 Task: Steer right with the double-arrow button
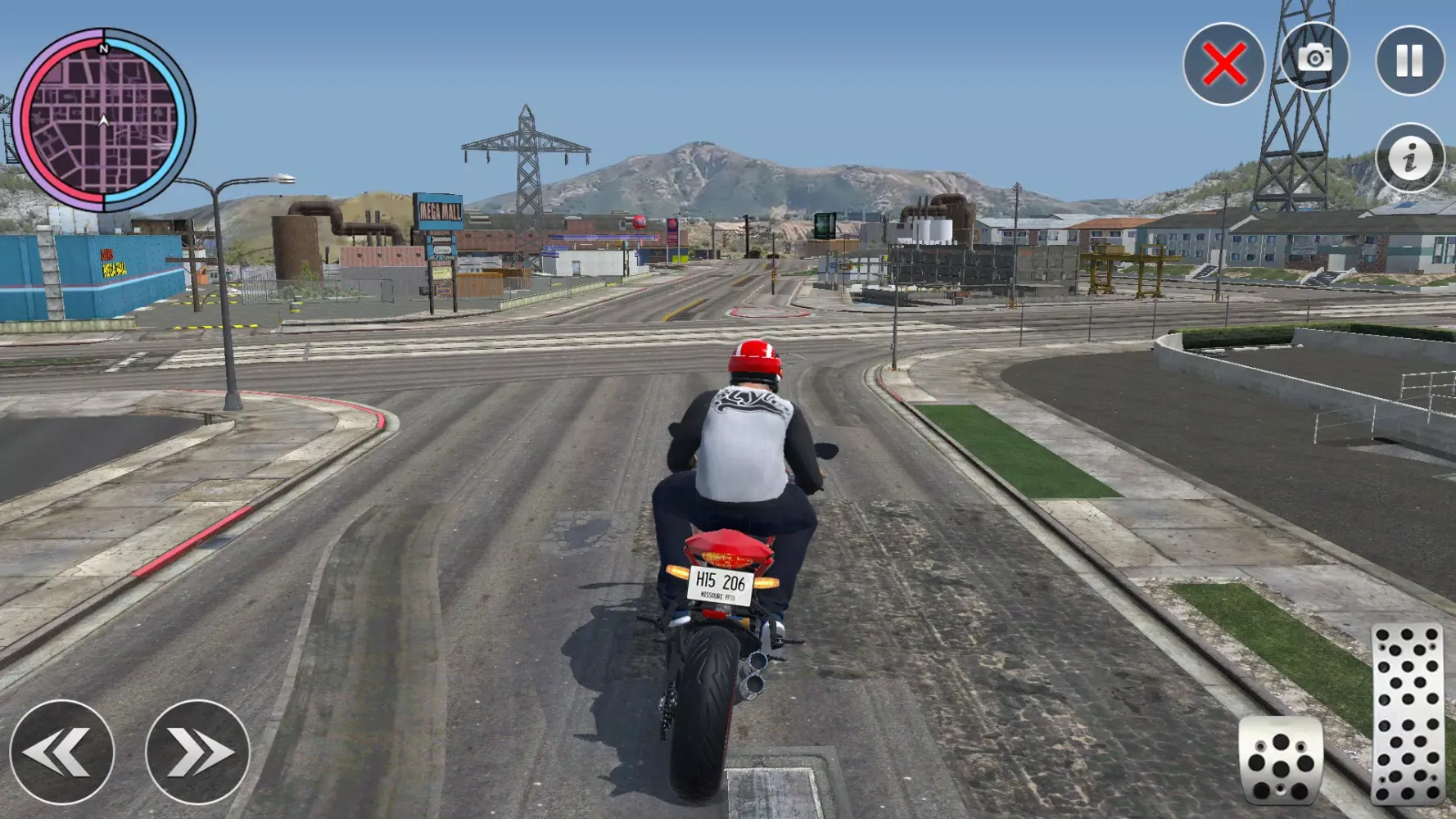click(197, 752)
